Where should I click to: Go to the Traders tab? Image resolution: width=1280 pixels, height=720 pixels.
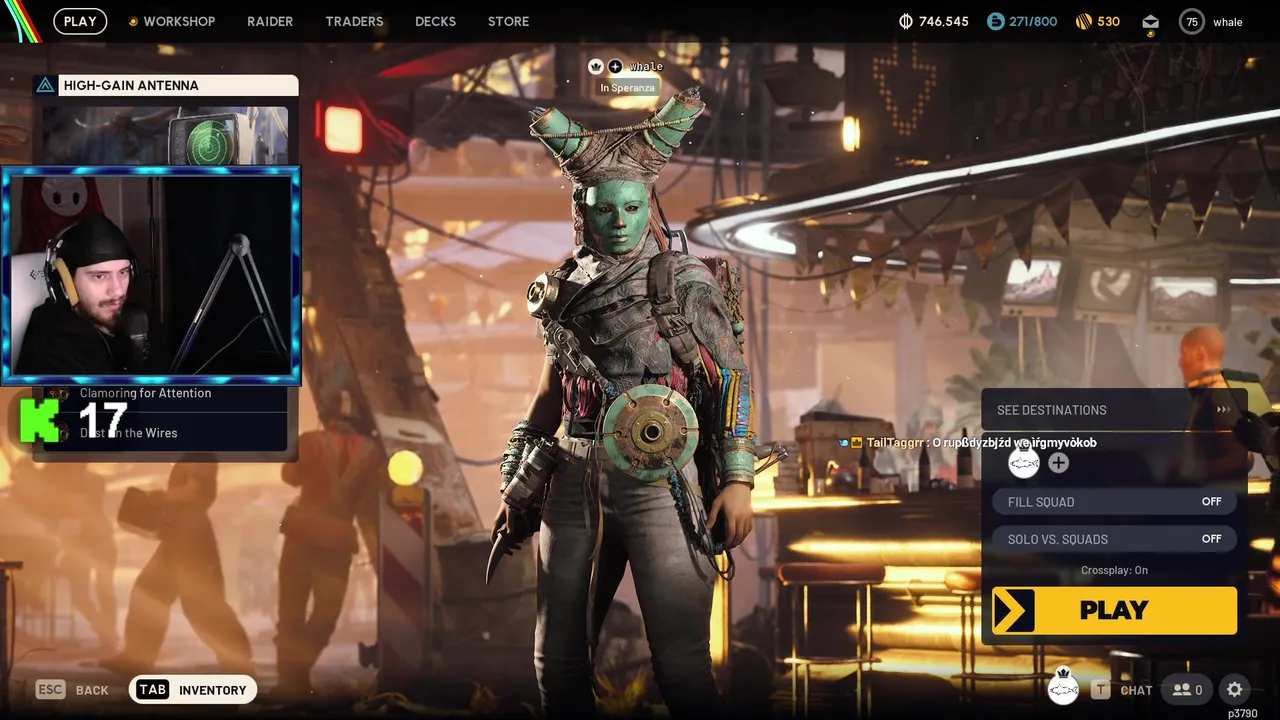tap(354, 21)
